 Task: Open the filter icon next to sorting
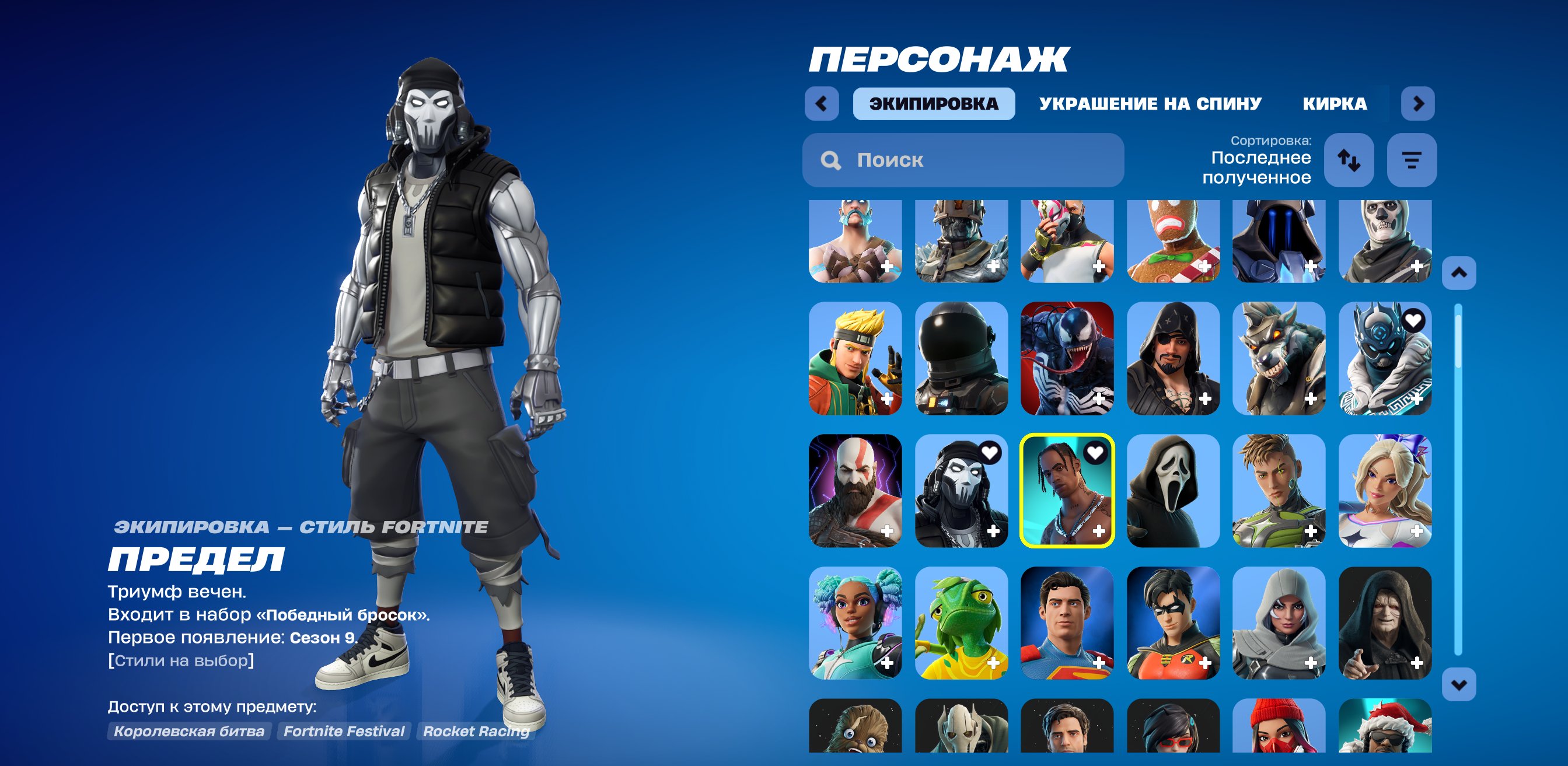[1413, 160]
